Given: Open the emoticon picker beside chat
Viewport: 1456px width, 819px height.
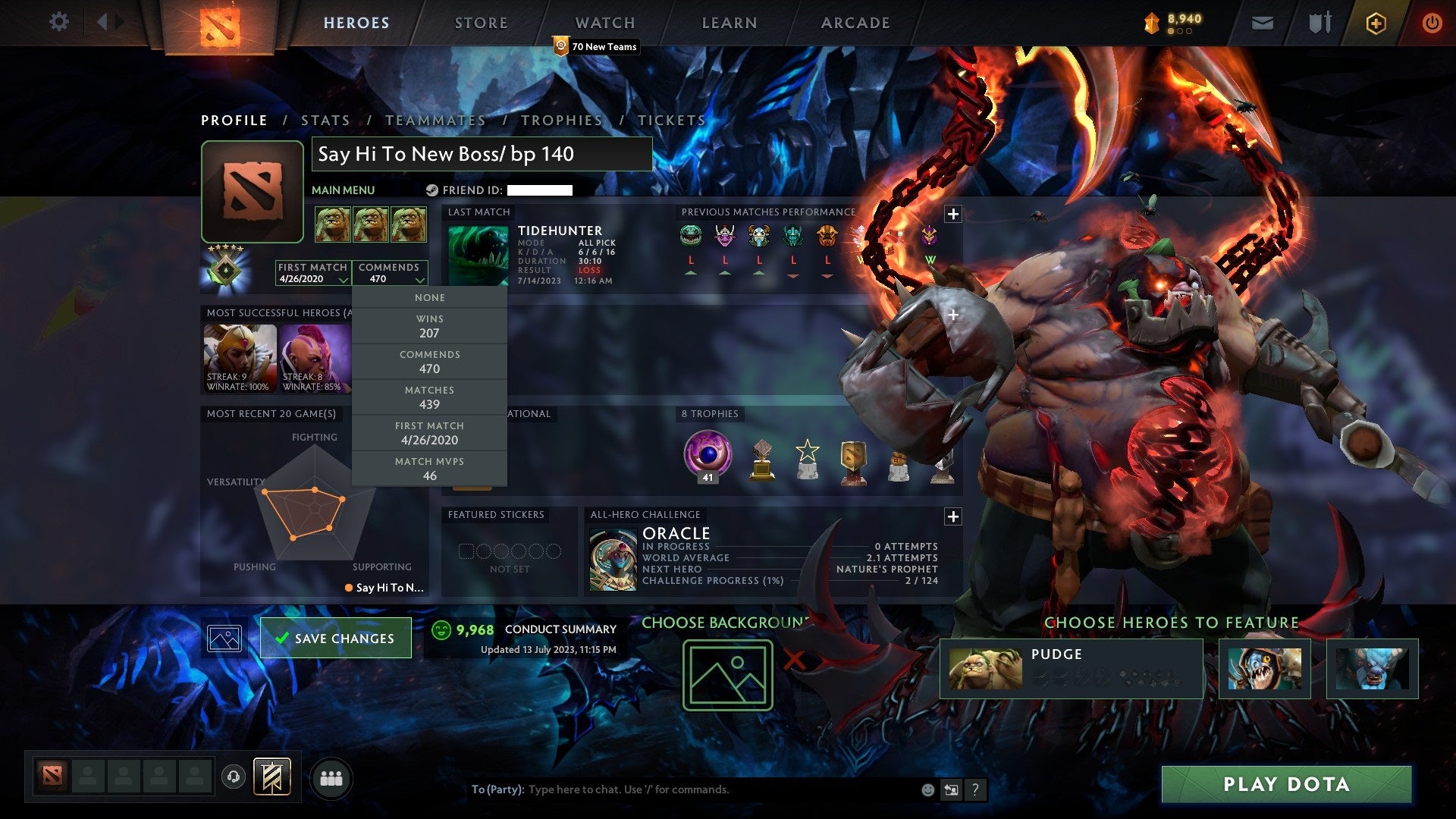Looking at the screenshot, I should click(x=927, y=789).
